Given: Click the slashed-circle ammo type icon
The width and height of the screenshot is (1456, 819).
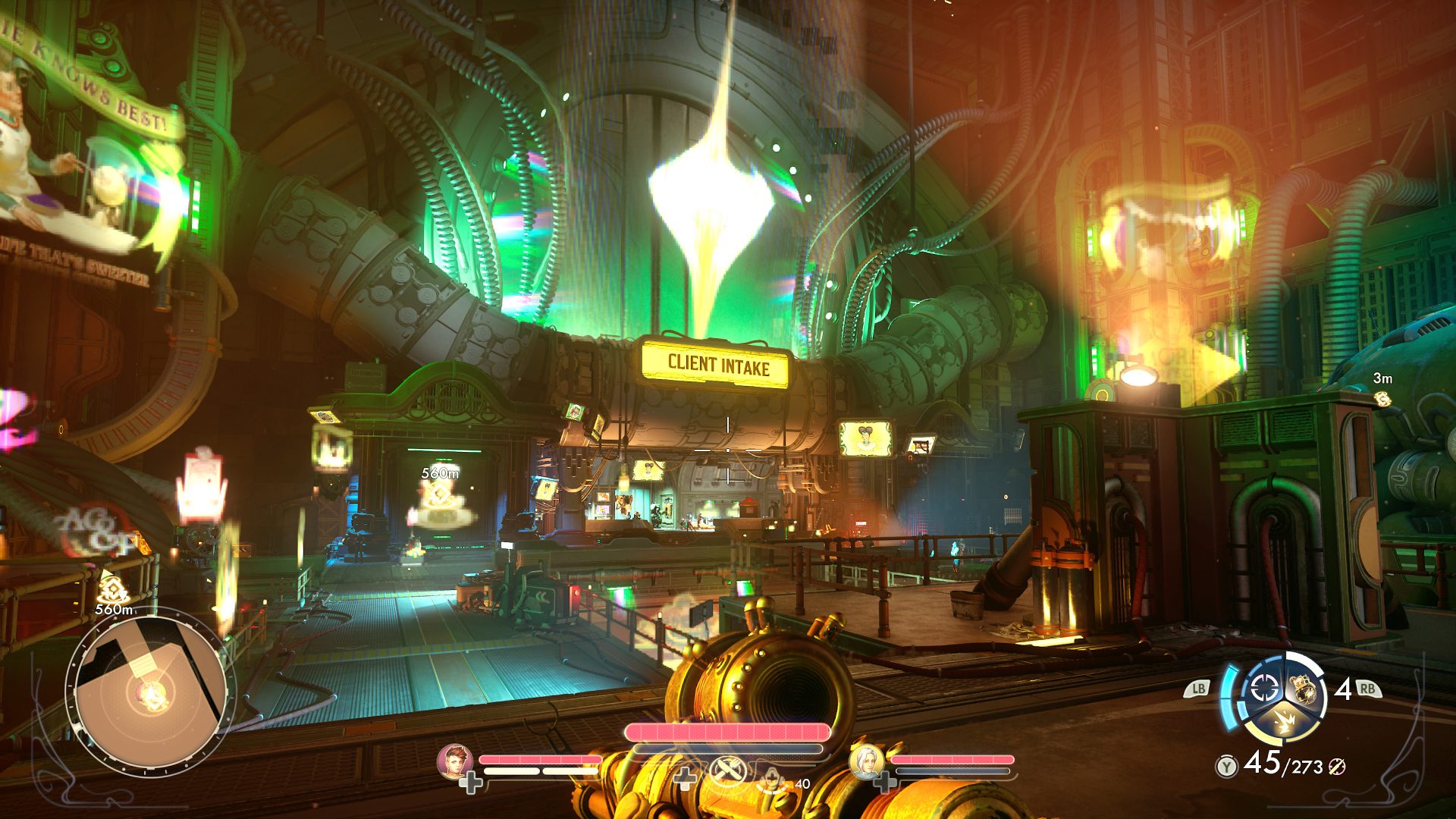Looking at the screenshot, I should point(1336,767).
